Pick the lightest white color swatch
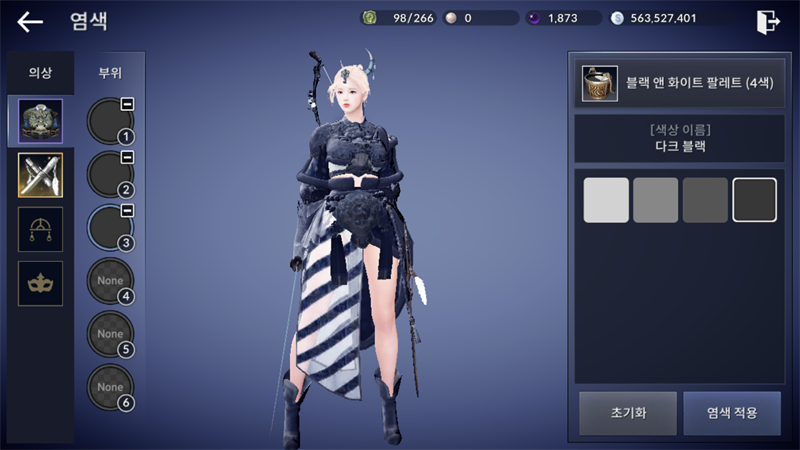This screenshot has height=450, width=800. 606,200
